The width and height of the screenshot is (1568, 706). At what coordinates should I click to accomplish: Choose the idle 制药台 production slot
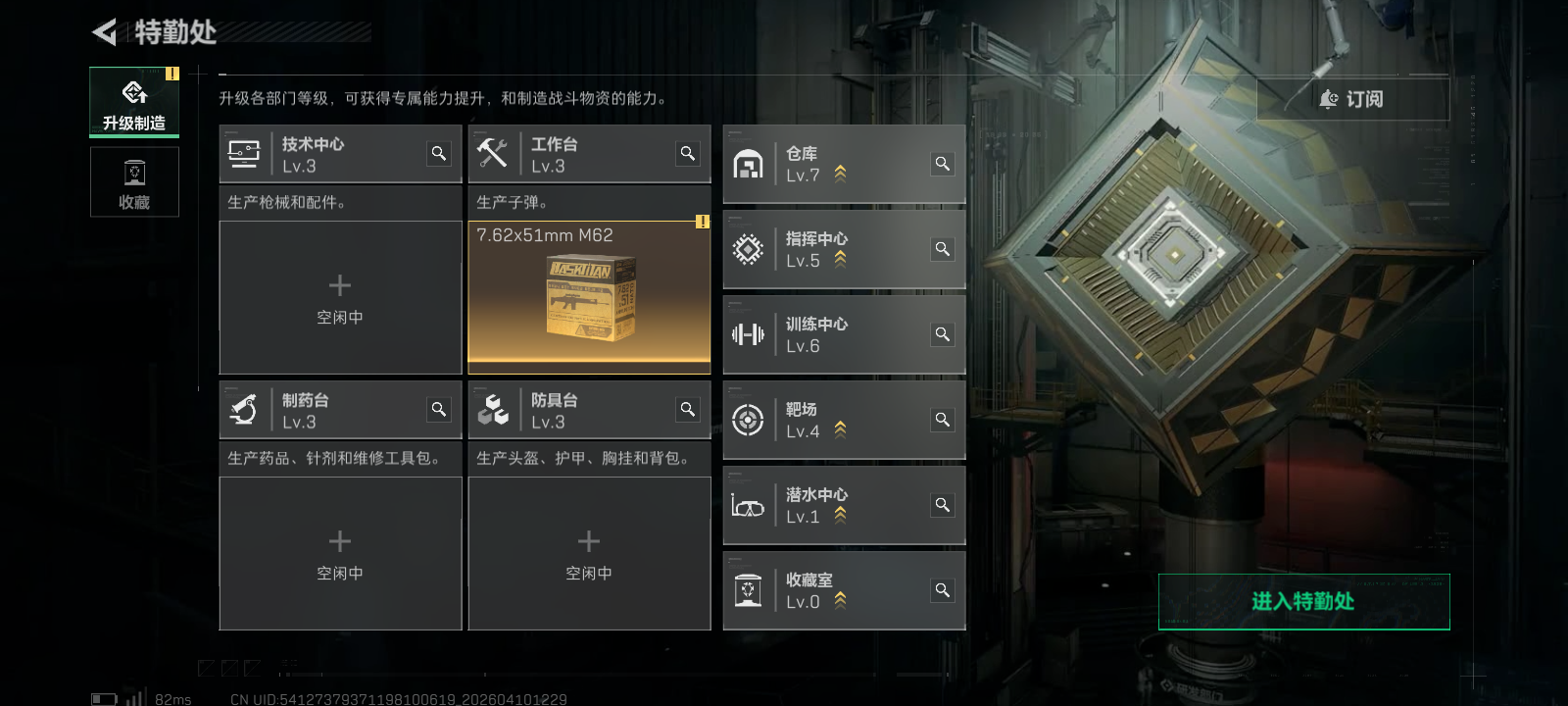(340, 554)
